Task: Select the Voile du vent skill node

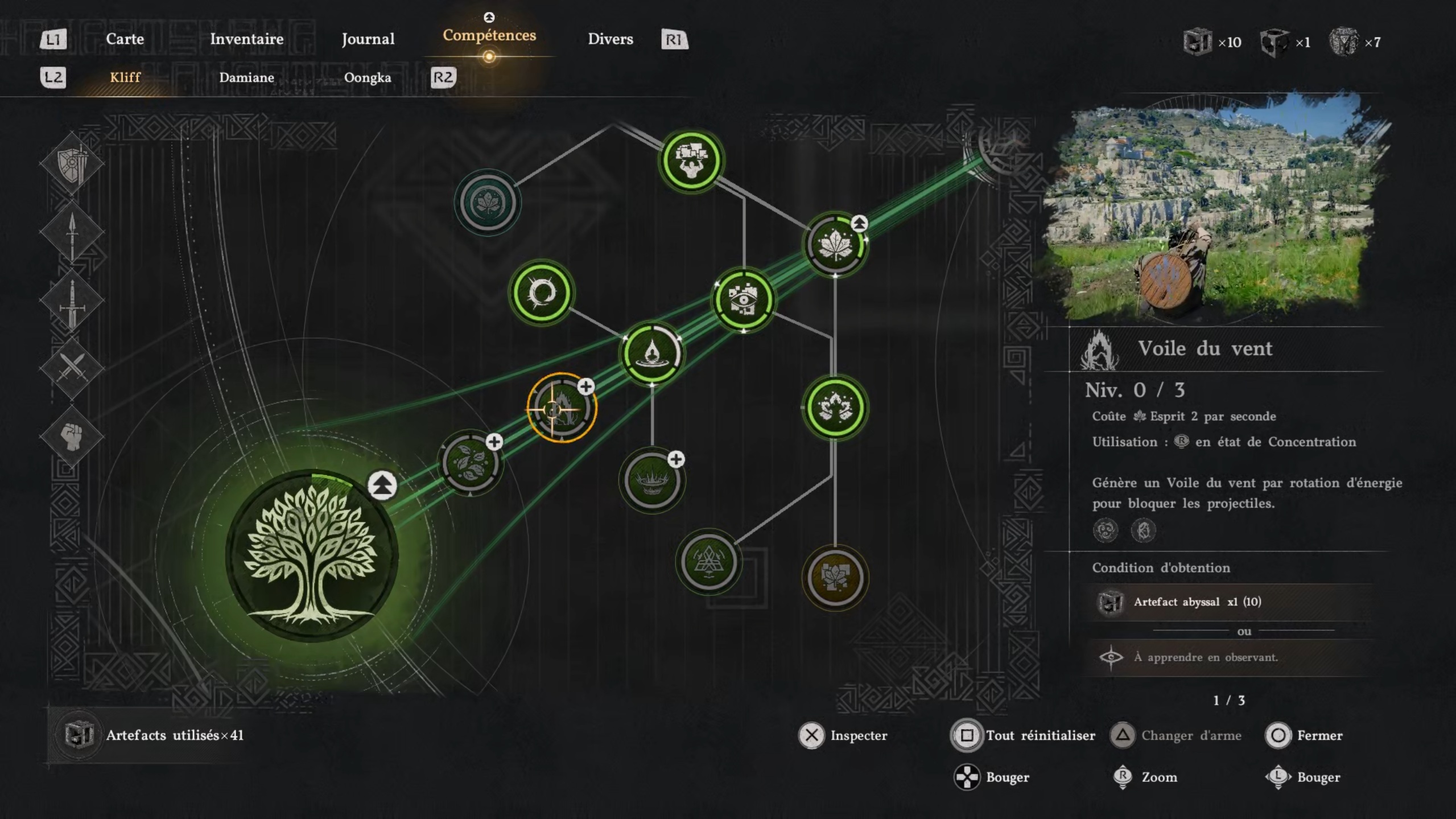Action: point(562,408)
